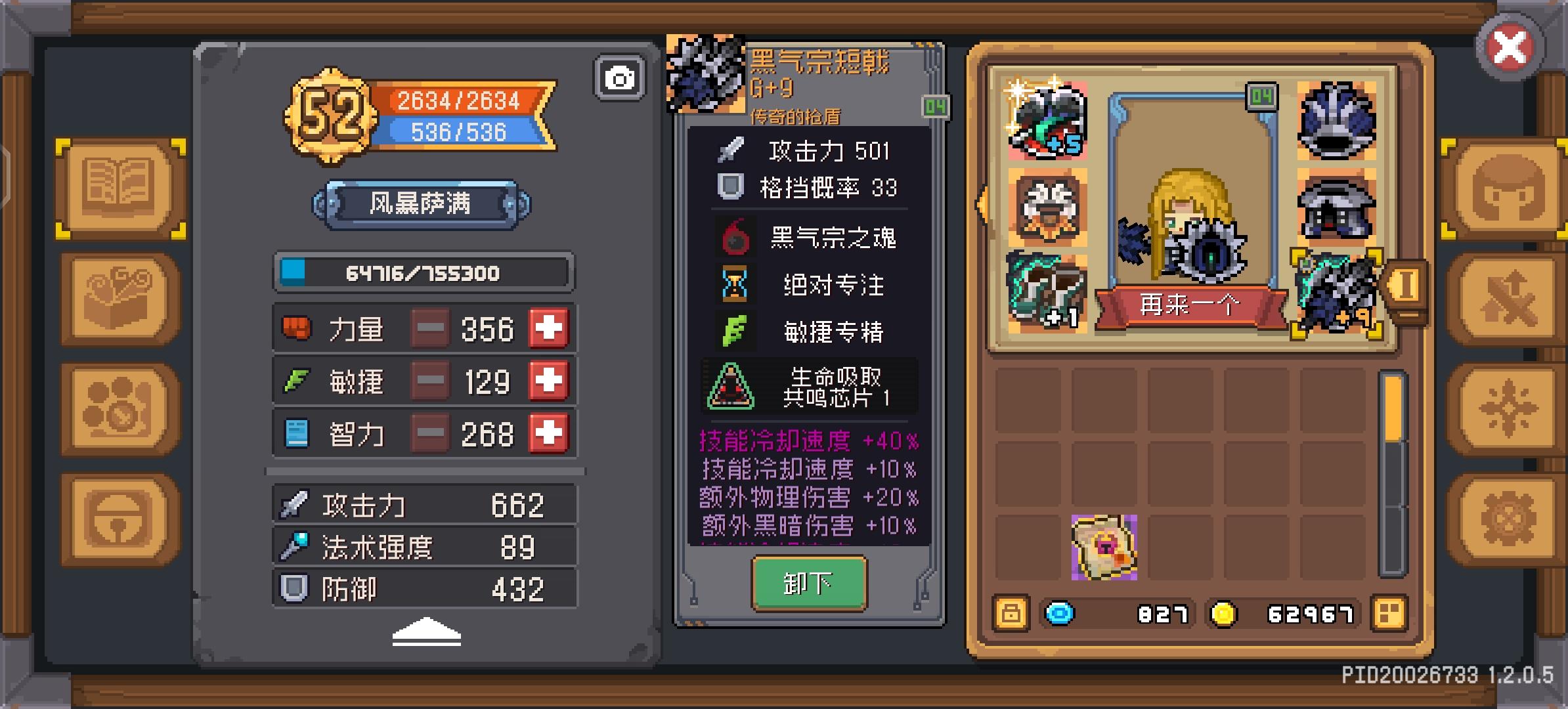Open the bell panel on left sidebar
This screenshot has width=1568, height=709.
point(118,515)
